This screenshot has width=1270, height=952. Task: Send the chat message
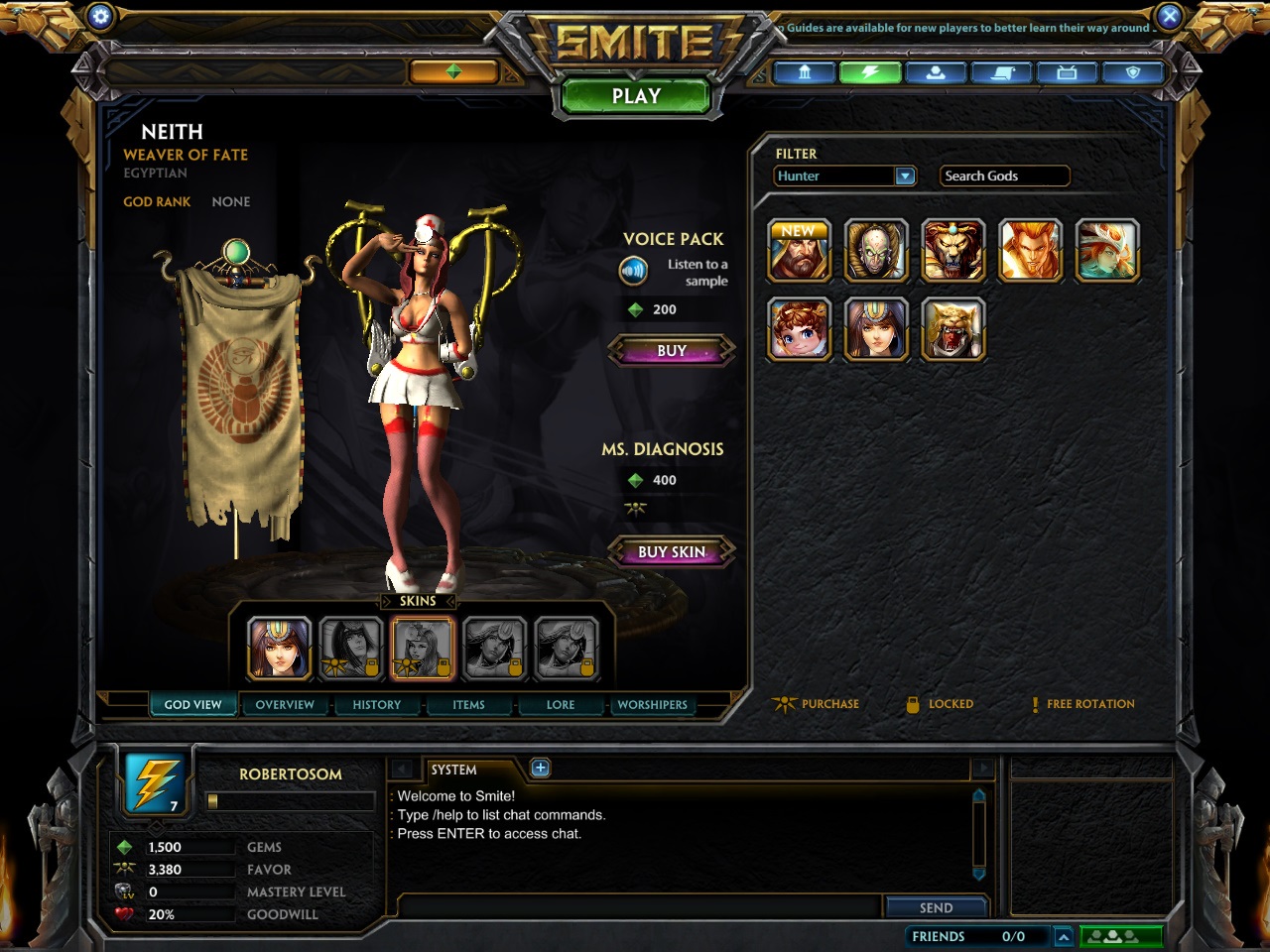(936, 907)
